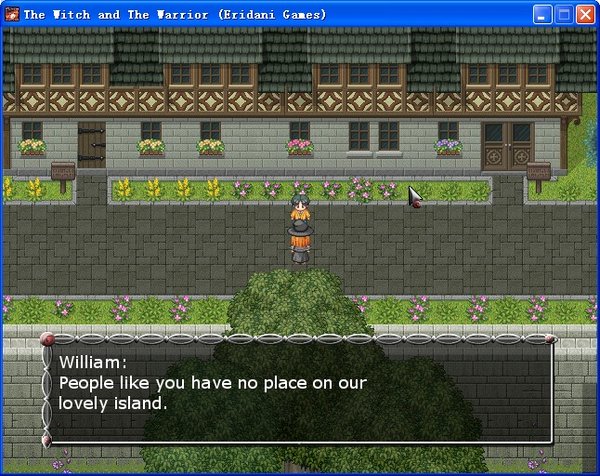Close the game window
Screen dimensions: 600x476
[x=585, y=15]
